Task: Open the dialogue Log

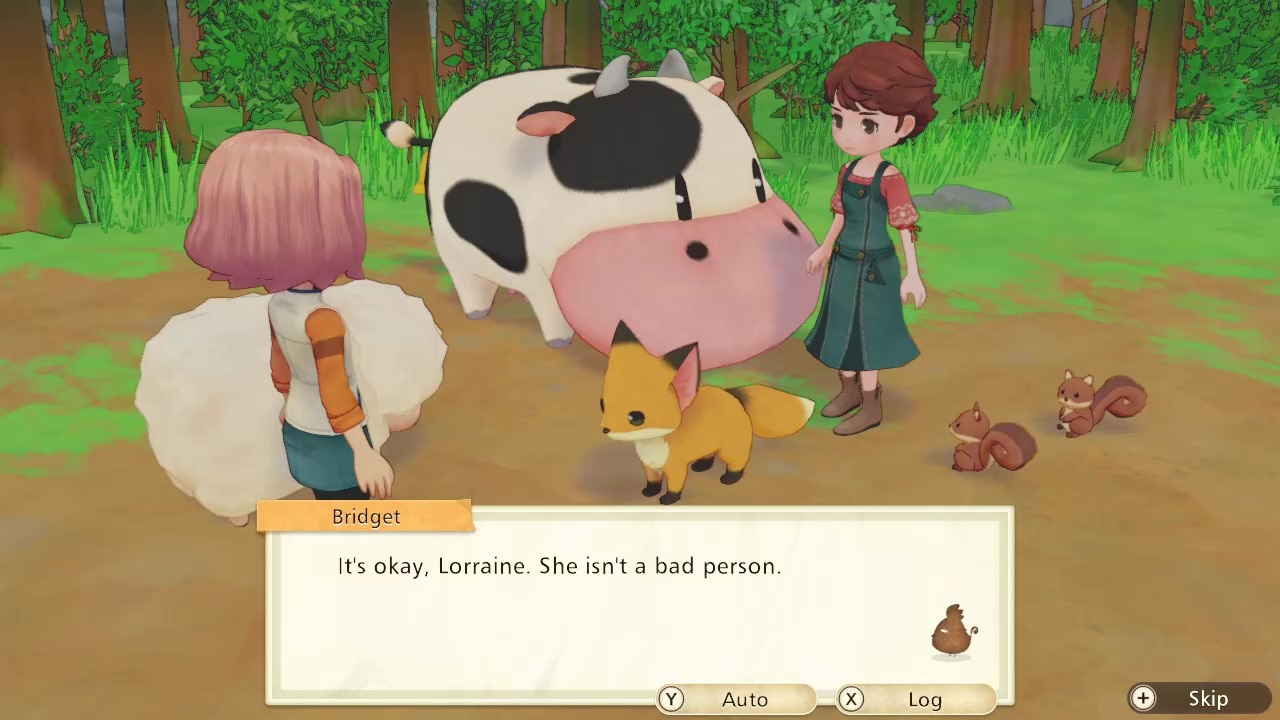Action: click(916, 699)
